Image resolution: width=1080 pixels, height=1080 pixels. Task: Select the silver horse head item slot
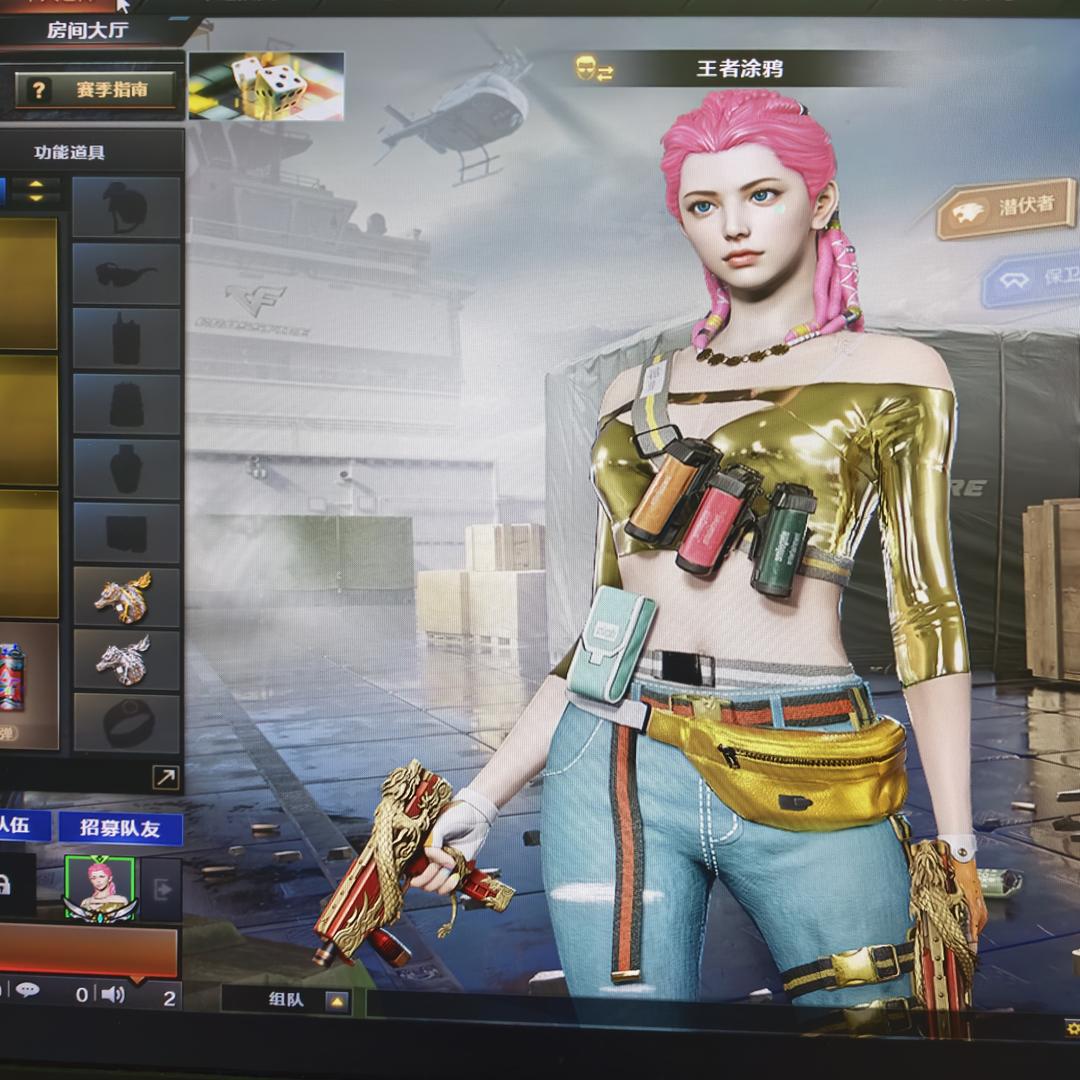coord(126,659)
